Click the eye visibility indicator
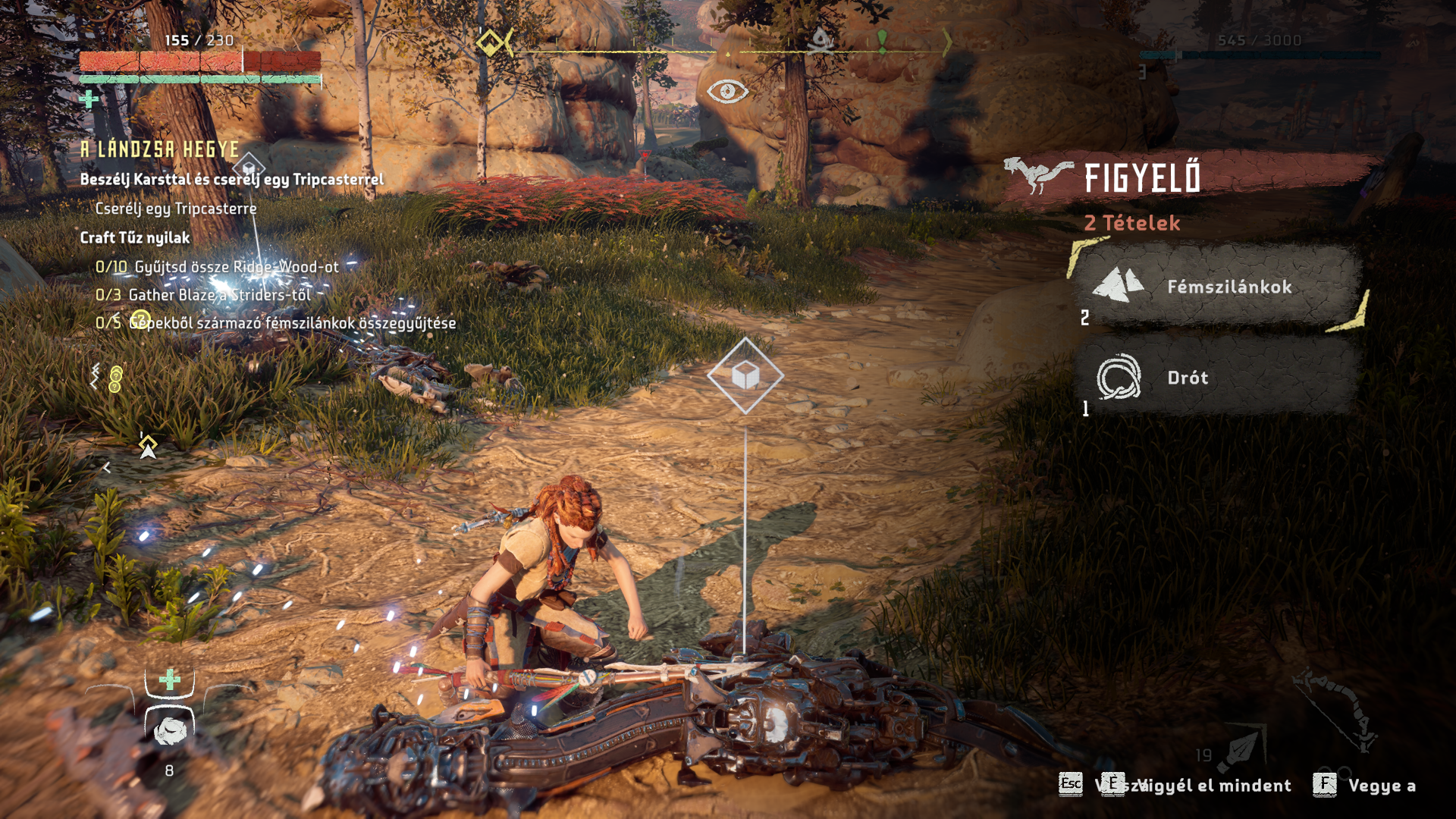The width and height of the screenshot is (1456, 819). [727, 91]
